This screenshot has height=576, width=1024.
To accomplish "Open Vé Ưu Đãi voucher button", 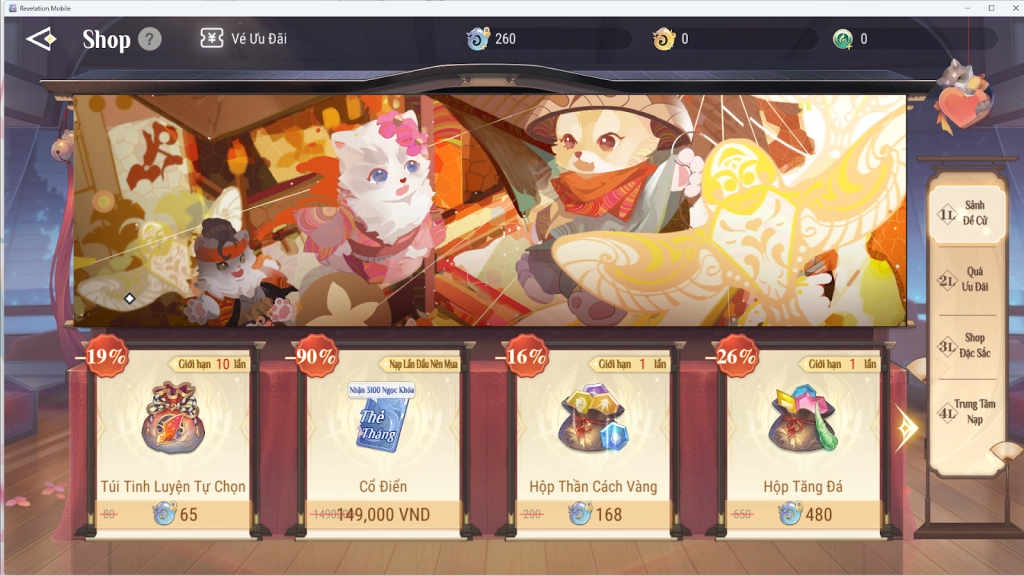I will (244, 39).
